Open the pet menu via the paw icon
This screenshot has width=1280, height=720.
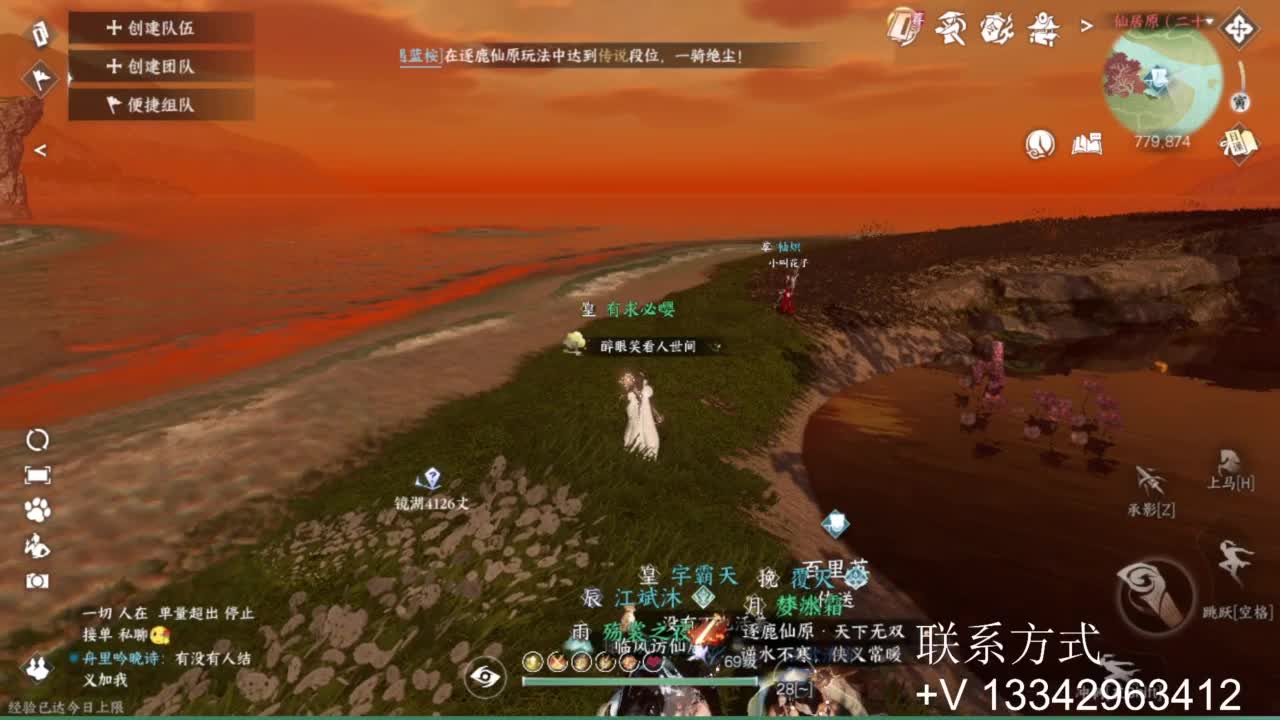click(38, 510)
